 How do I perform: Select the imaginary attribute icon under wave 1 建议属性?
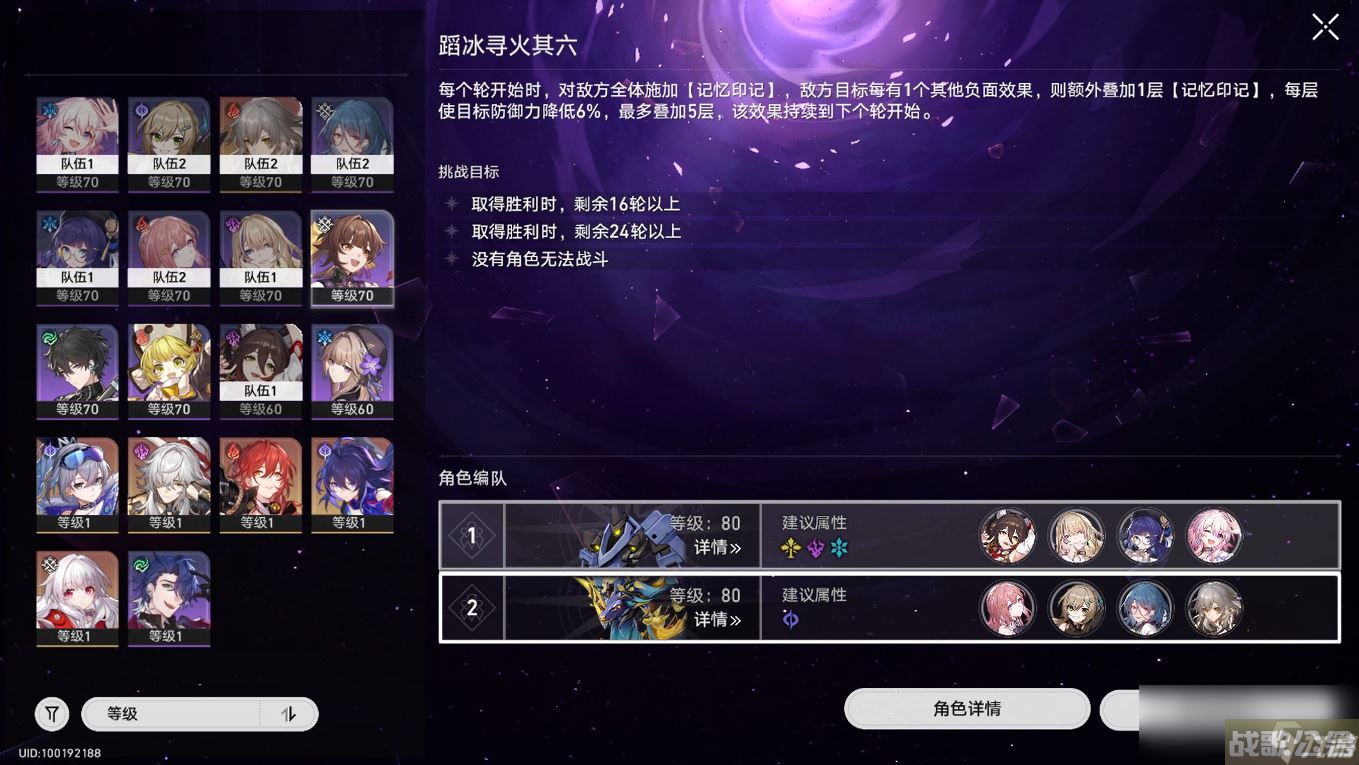point(791,547)
